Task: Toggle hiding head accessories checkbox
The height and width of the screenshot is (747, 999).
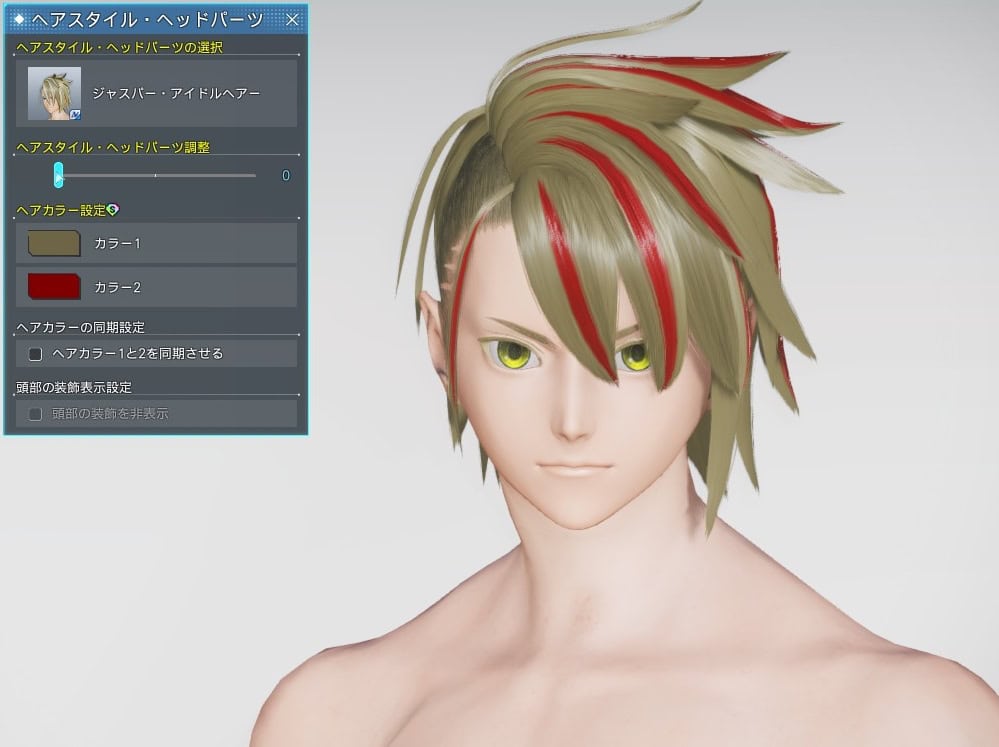Action: [x=36, y=413]
